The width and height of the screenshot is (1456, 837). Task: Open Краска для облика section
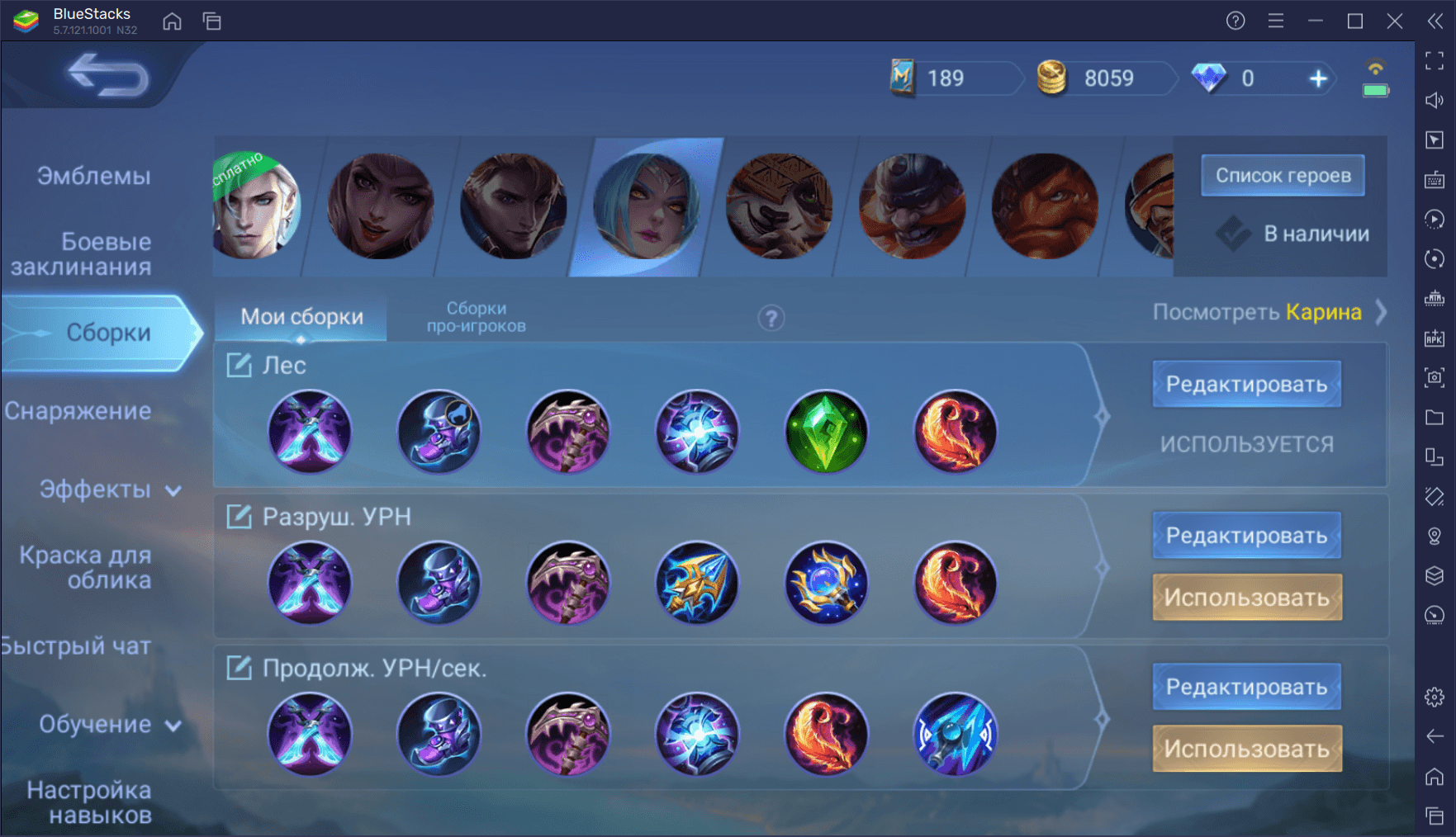tap(86, 568)
